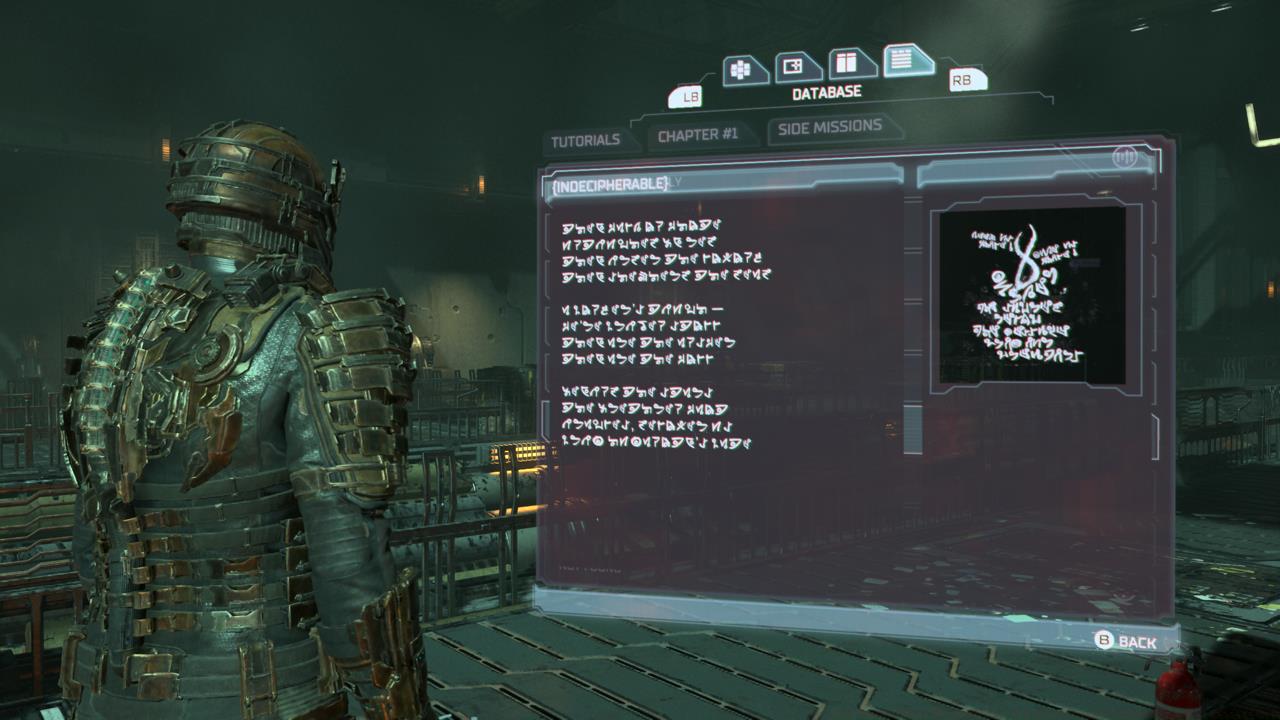Select the middle paragraph of alien text
The width and height of the screenshot is (1280, 720).
650,335
